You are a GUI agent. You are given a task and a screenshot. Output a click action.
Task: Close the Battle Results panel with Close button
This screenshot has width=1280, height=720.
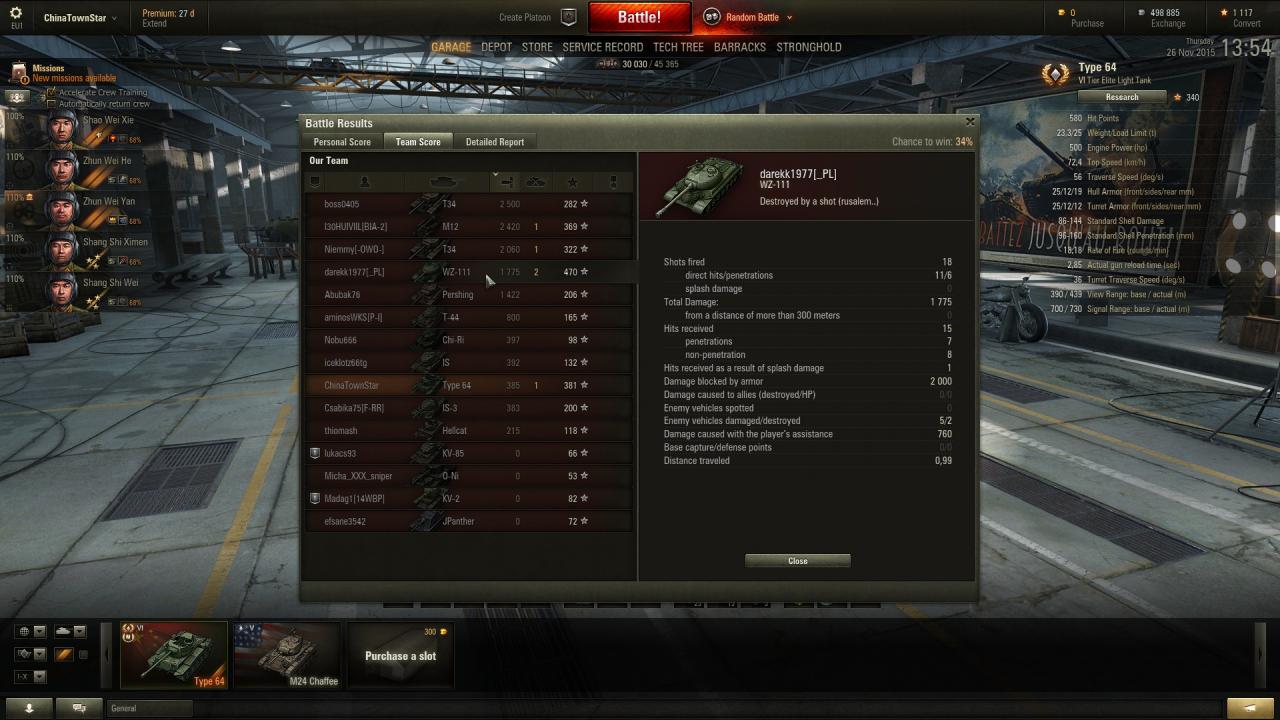point(797,561)
